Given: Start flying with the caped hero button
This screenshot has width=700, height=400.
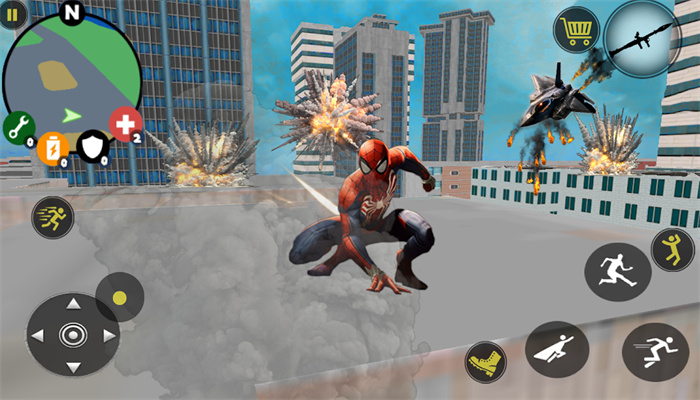Looking at the screenshot, I should pyautogui.click(x=556, y=350).
